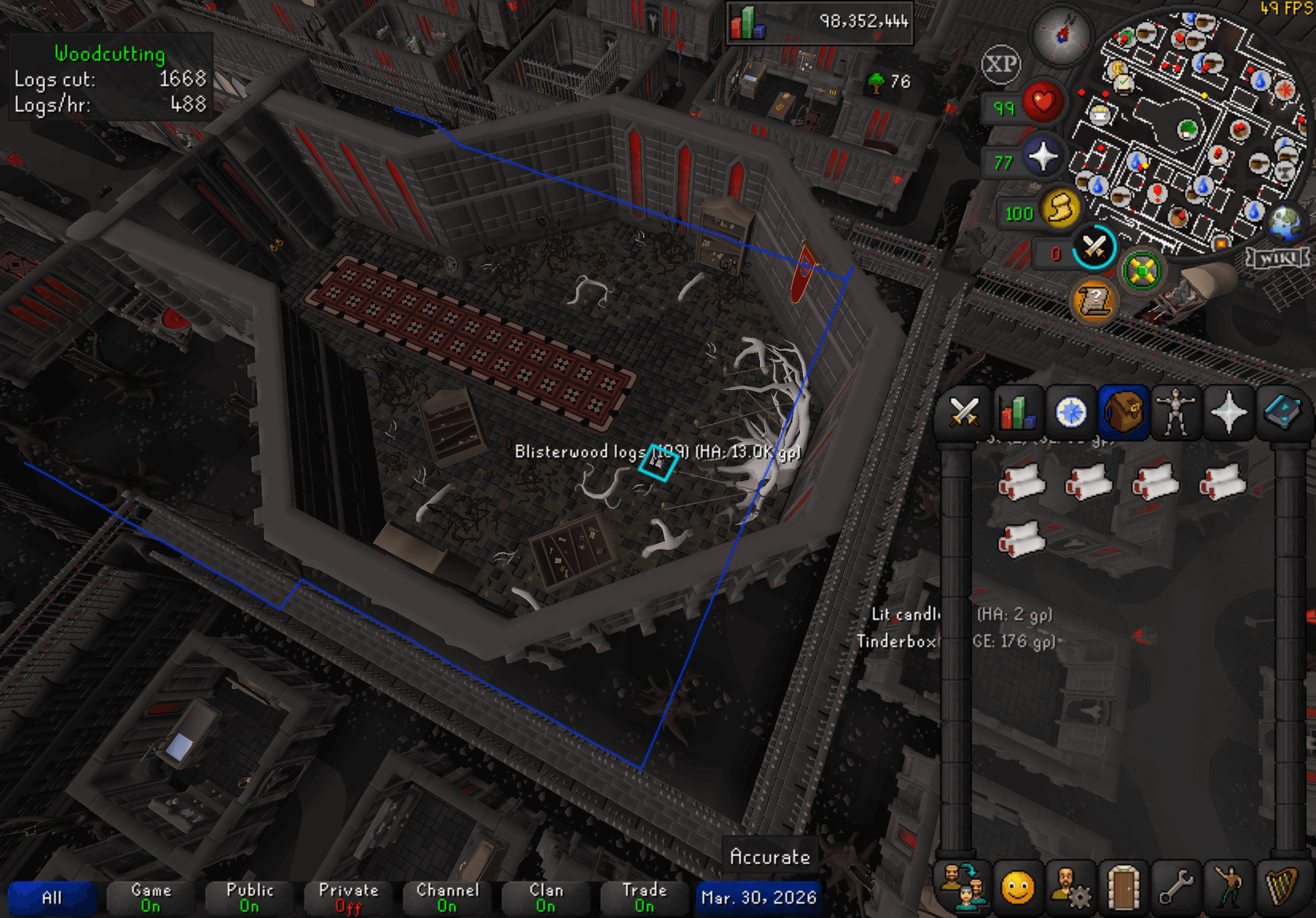
Task: Select the All chat tab
Action: pos(53,897)
